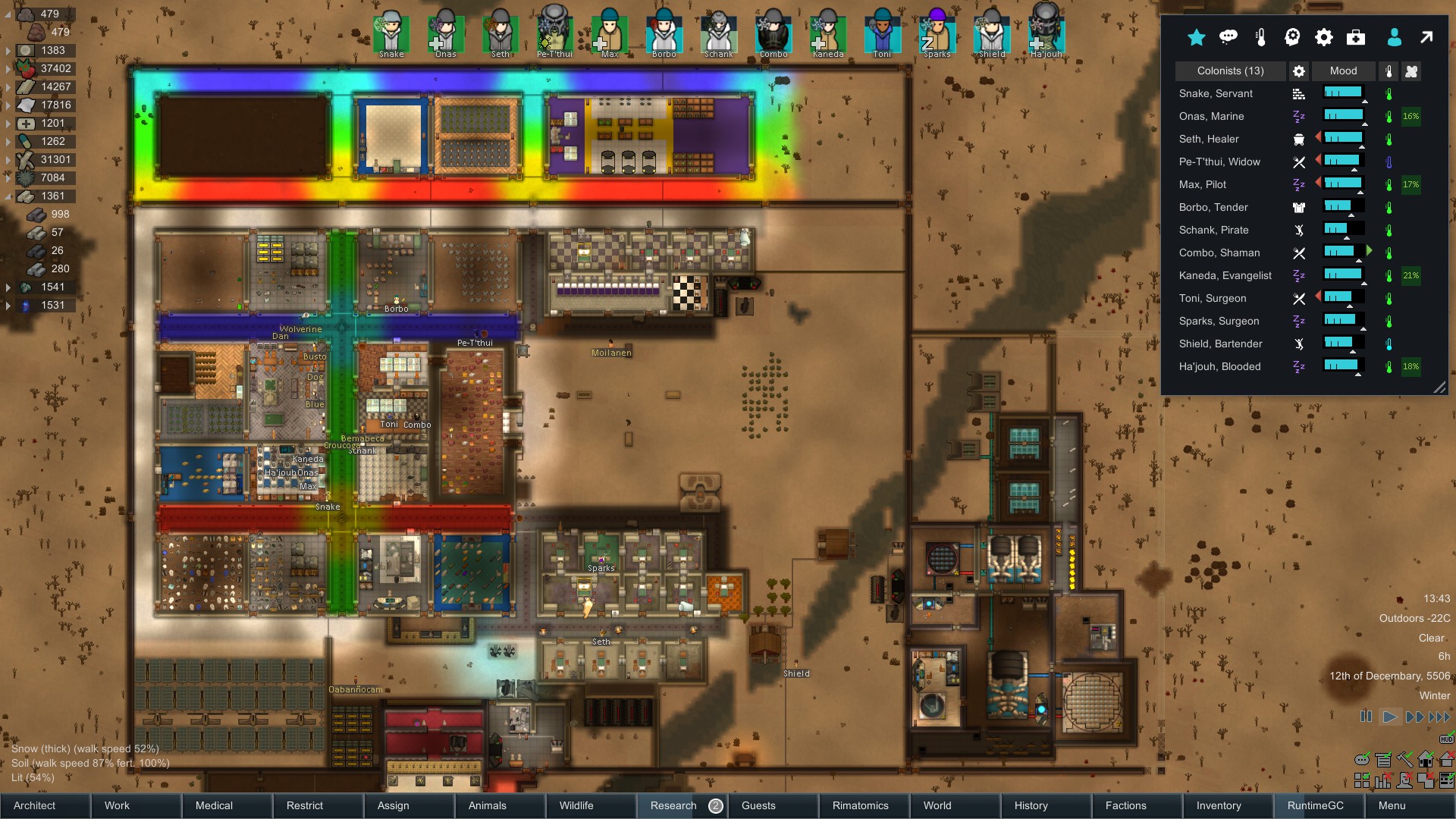Open the thoughts speech-bubble view in the colonist panel
Screen dimensions: 1456x819
[1228, 37]
